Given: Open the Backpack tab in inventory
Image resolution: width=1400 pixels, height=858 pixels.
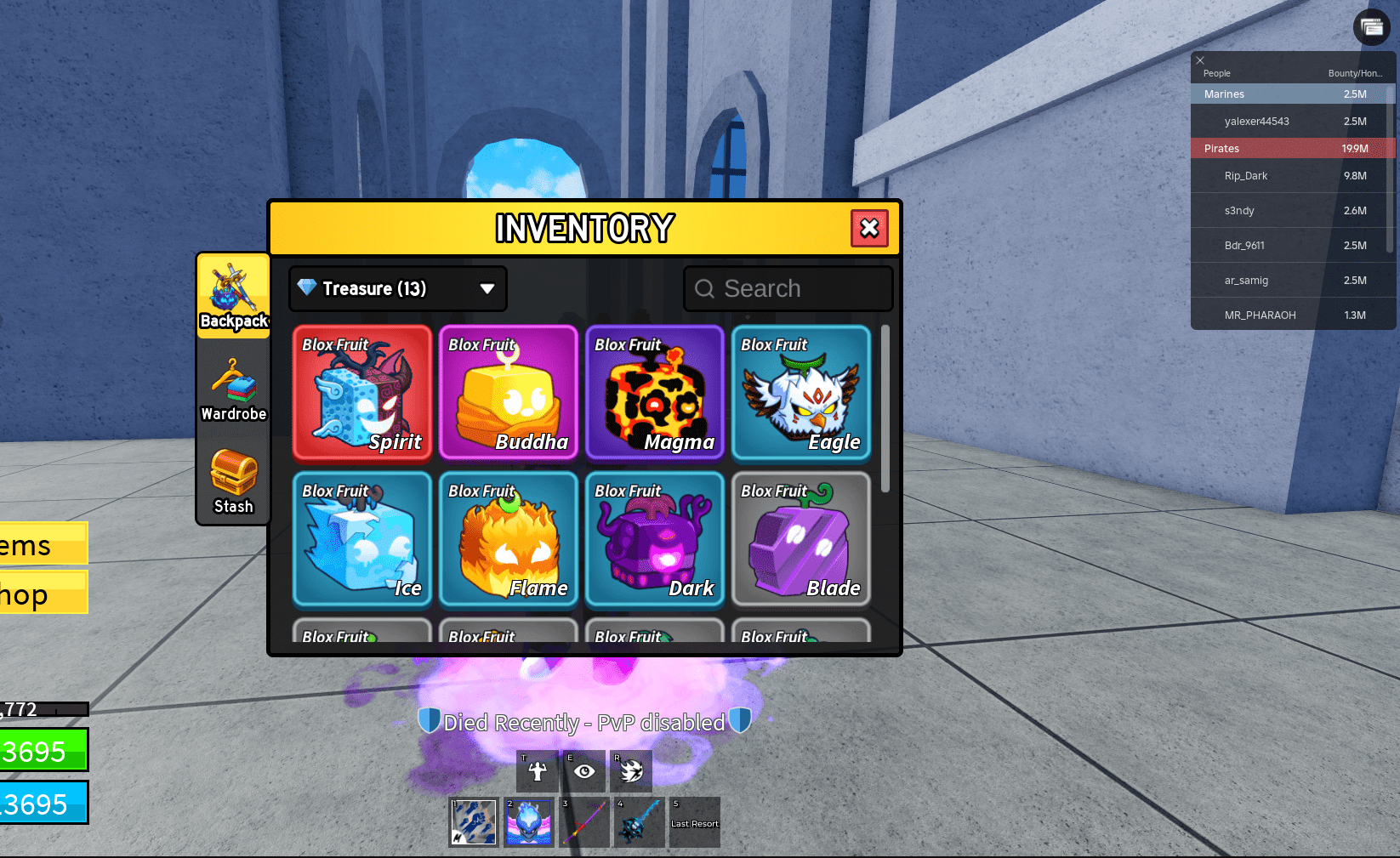Looking at the screenshot, I should 233,296.
